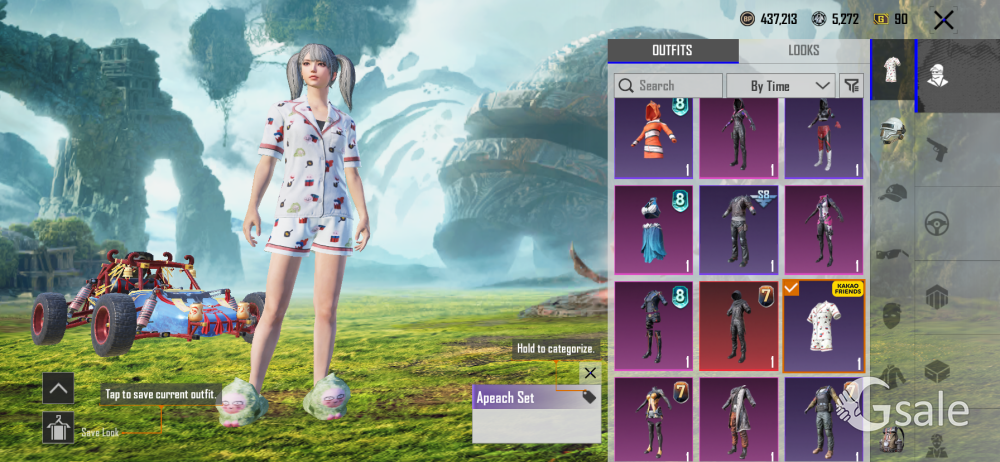Dismiss the Apeach Set info popup
This screenshot has height=462, width=1000.
click(590, 373)
